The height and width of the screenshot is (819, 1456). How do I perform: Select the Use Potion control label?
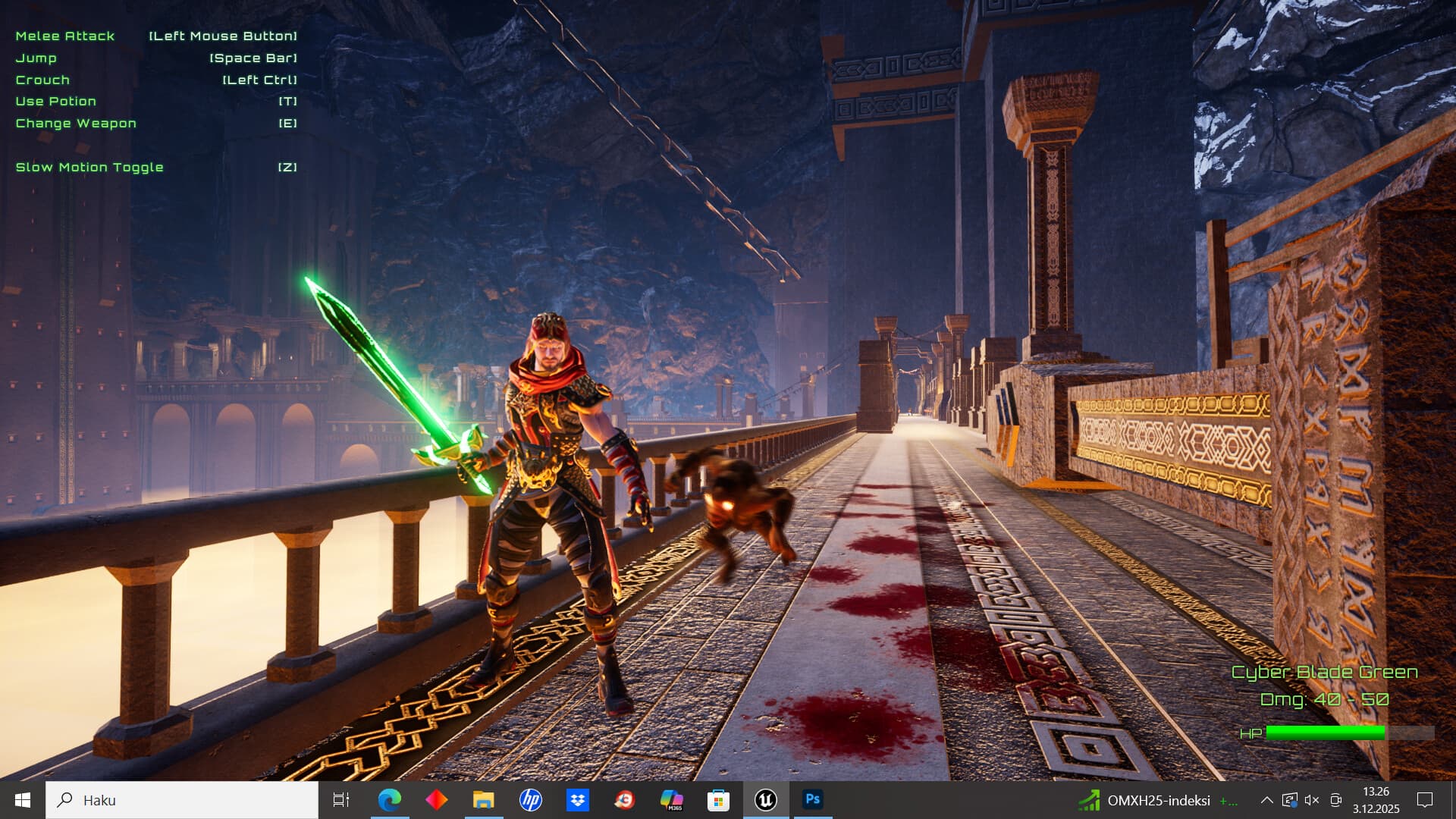coord(56,101)
